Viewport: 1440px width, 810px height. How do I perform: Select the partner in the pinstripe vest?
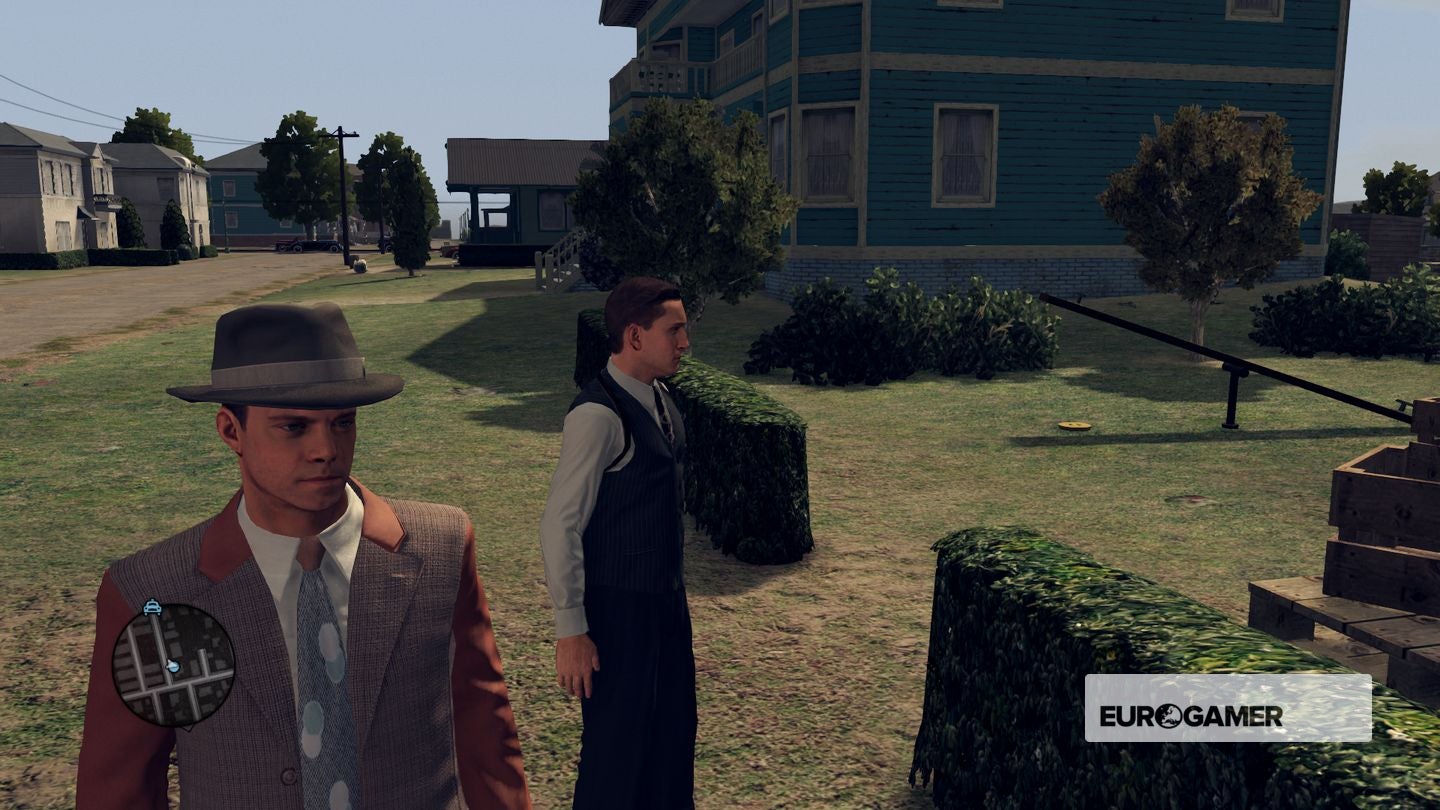(x=630, y=470)
